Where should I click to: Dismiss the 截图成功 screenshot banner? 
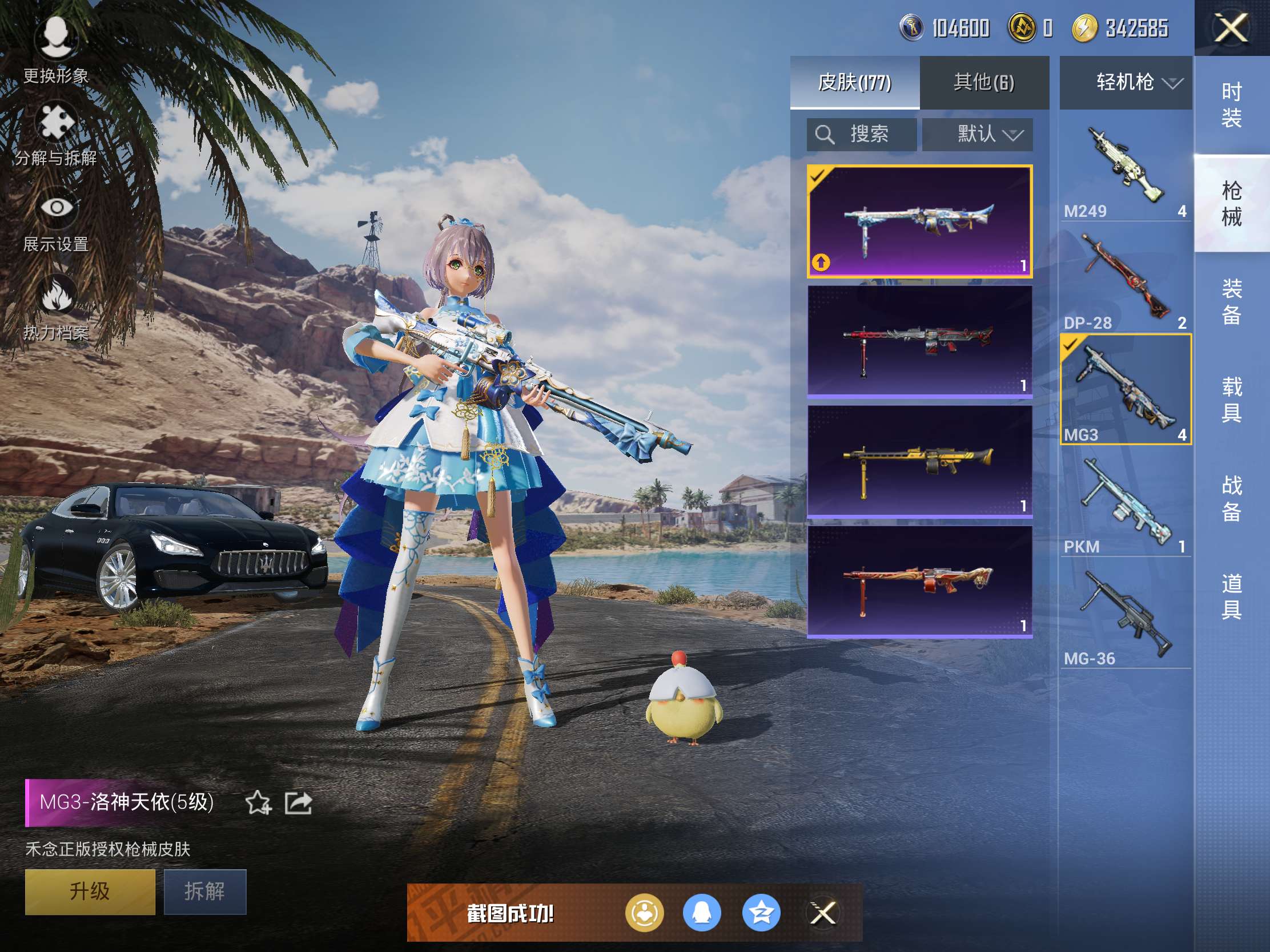coord(822,913)
